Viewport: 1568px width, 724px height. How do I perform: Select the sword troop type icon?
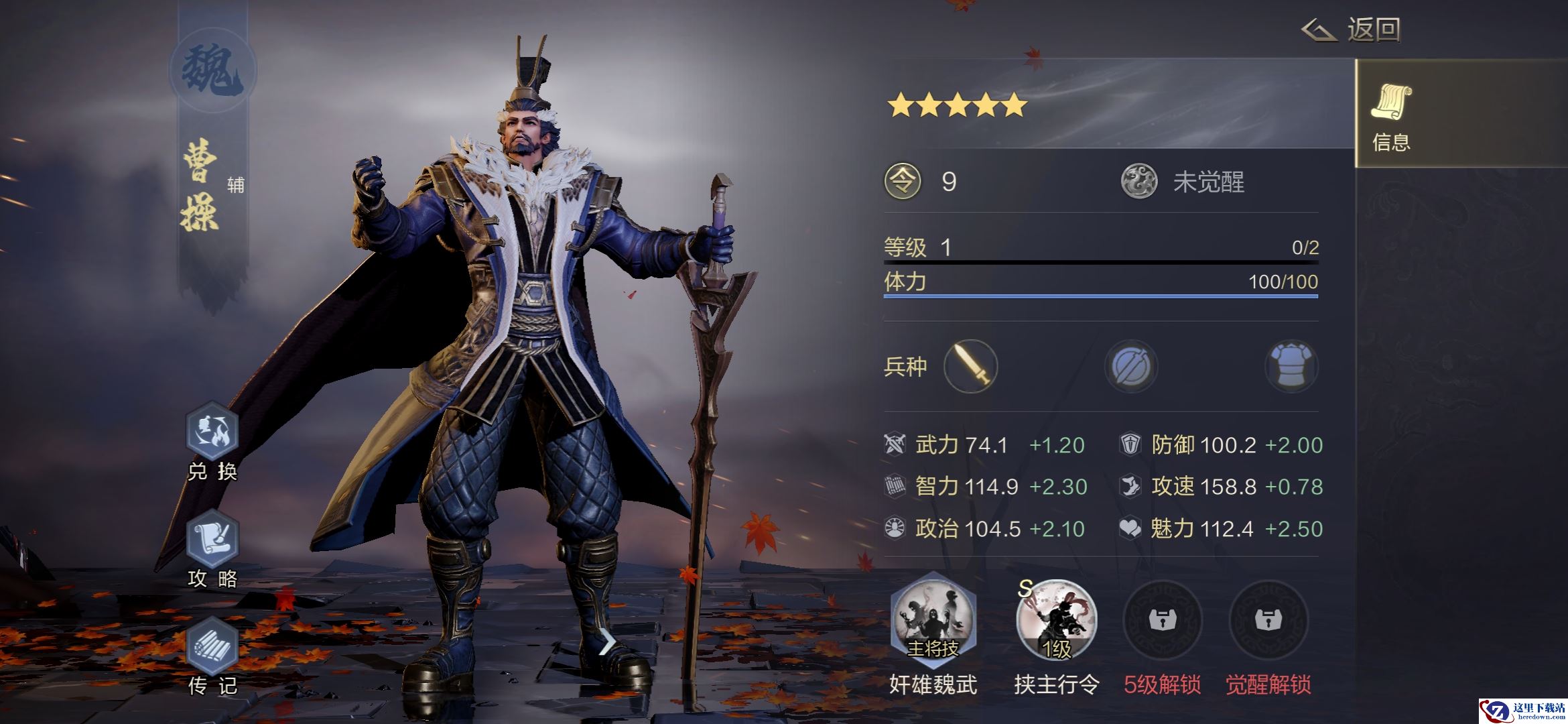(970, 366)
